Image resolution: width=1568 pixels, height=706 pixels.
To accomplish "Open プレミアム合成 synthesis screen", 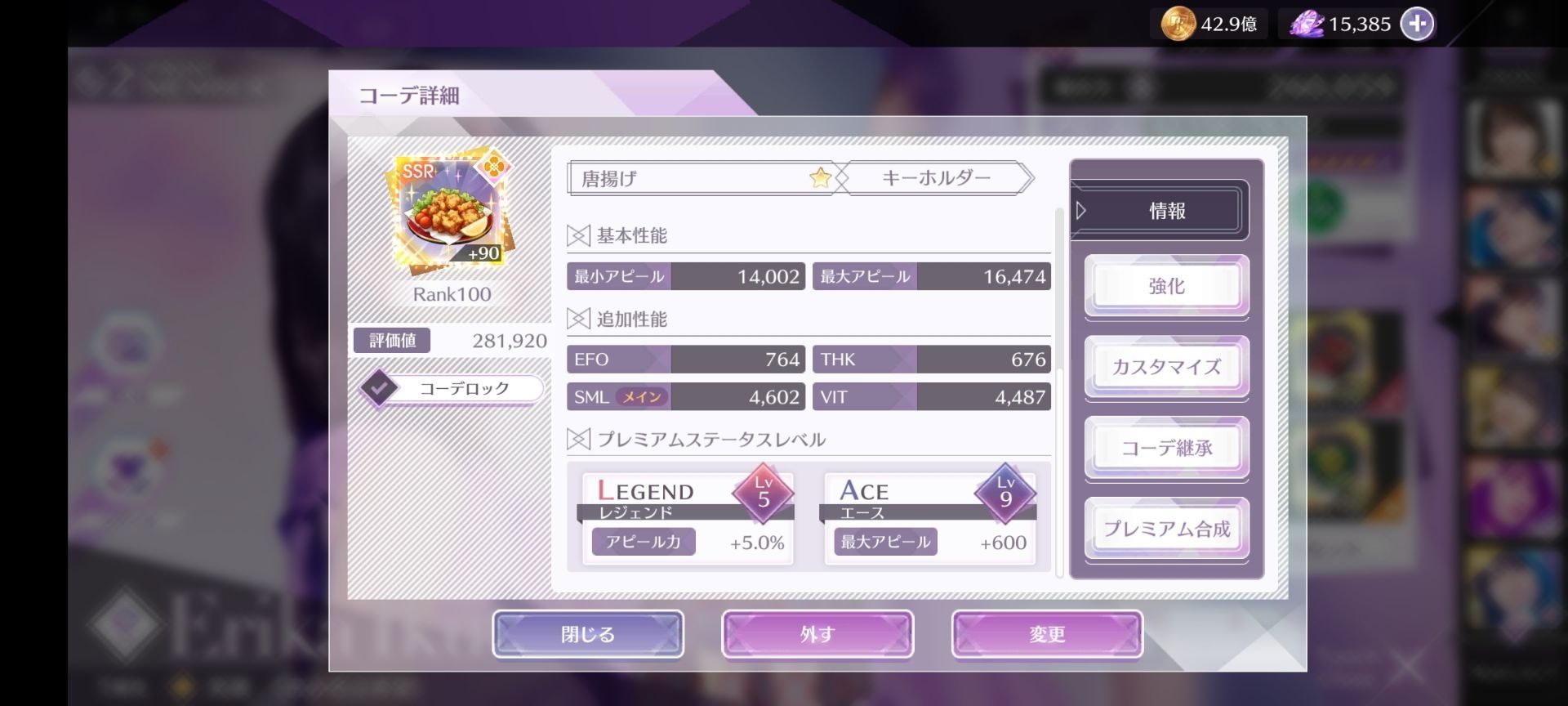I will (1166, 529).
